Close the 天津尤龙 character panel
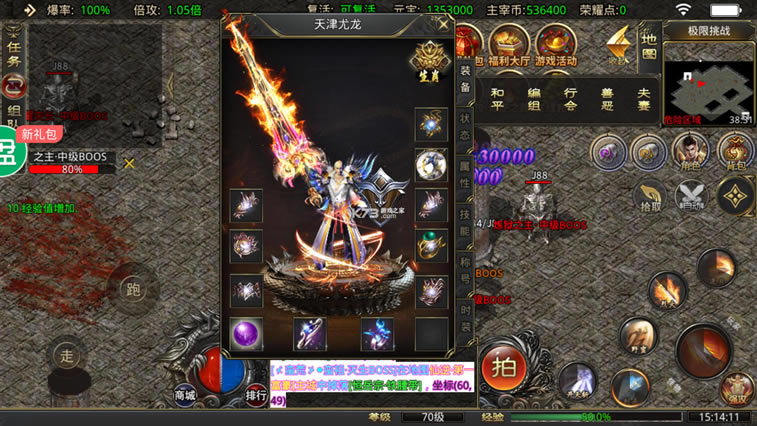 coord(443,24)
